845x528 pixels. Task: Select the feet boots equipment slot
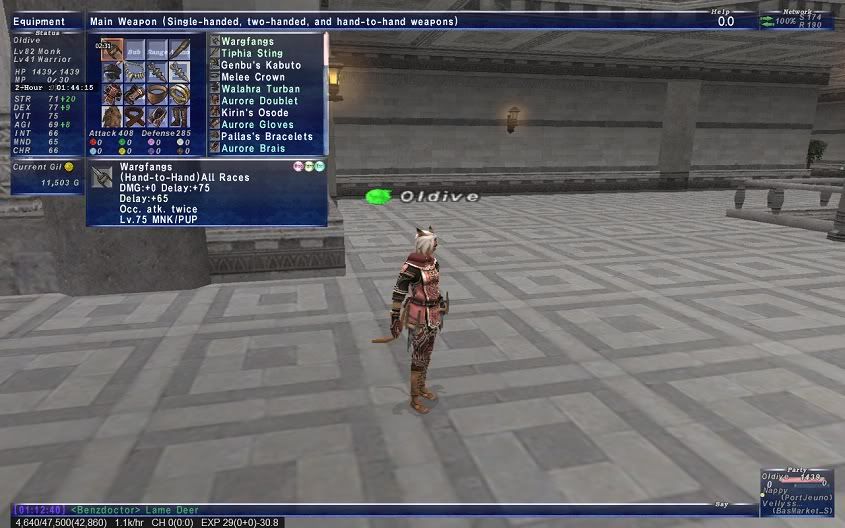tap(179, 116)
